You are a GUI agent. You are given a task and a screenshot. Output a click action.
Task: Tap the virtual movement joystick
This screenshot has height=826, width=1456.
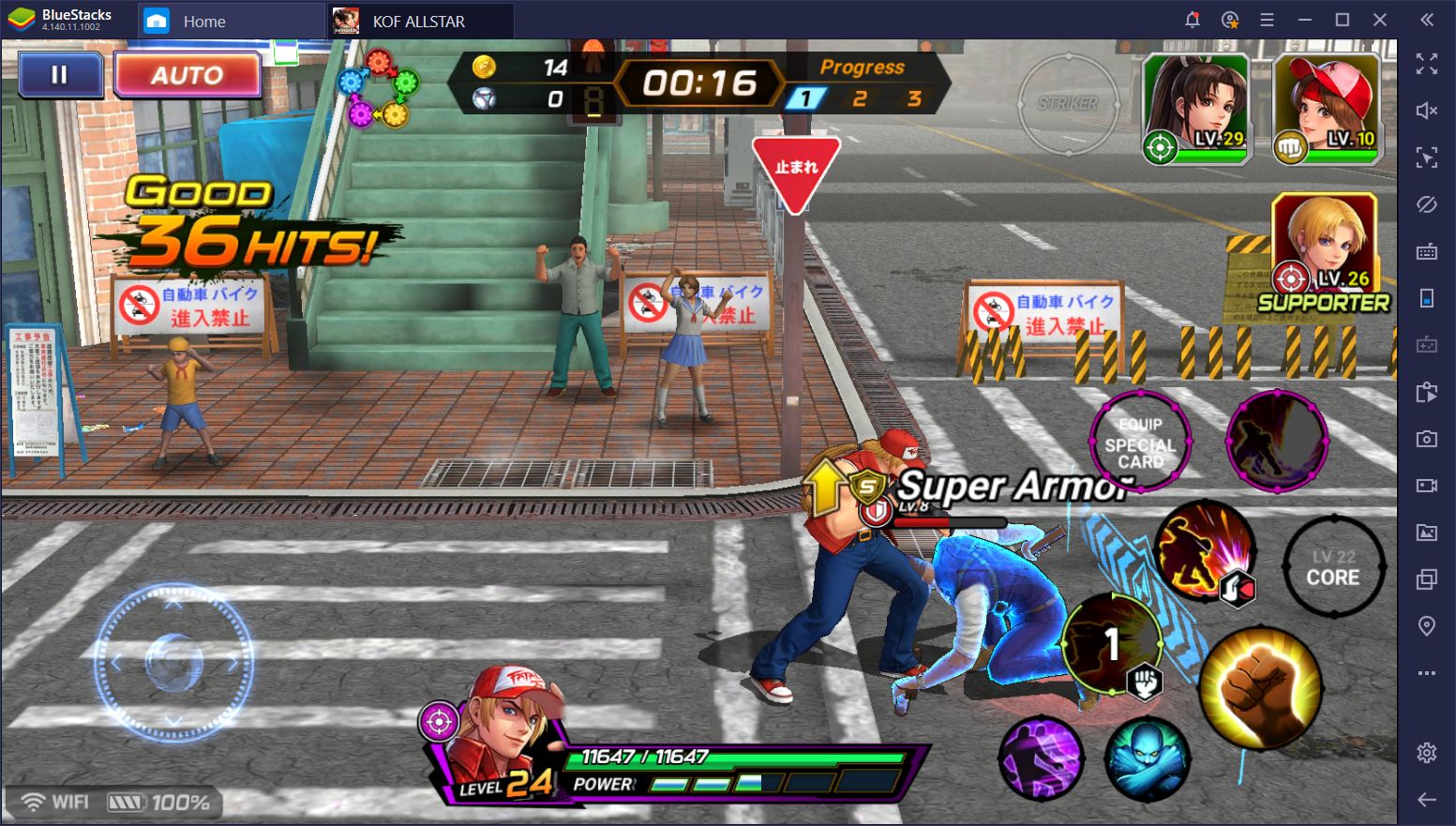tap(174, 662)
